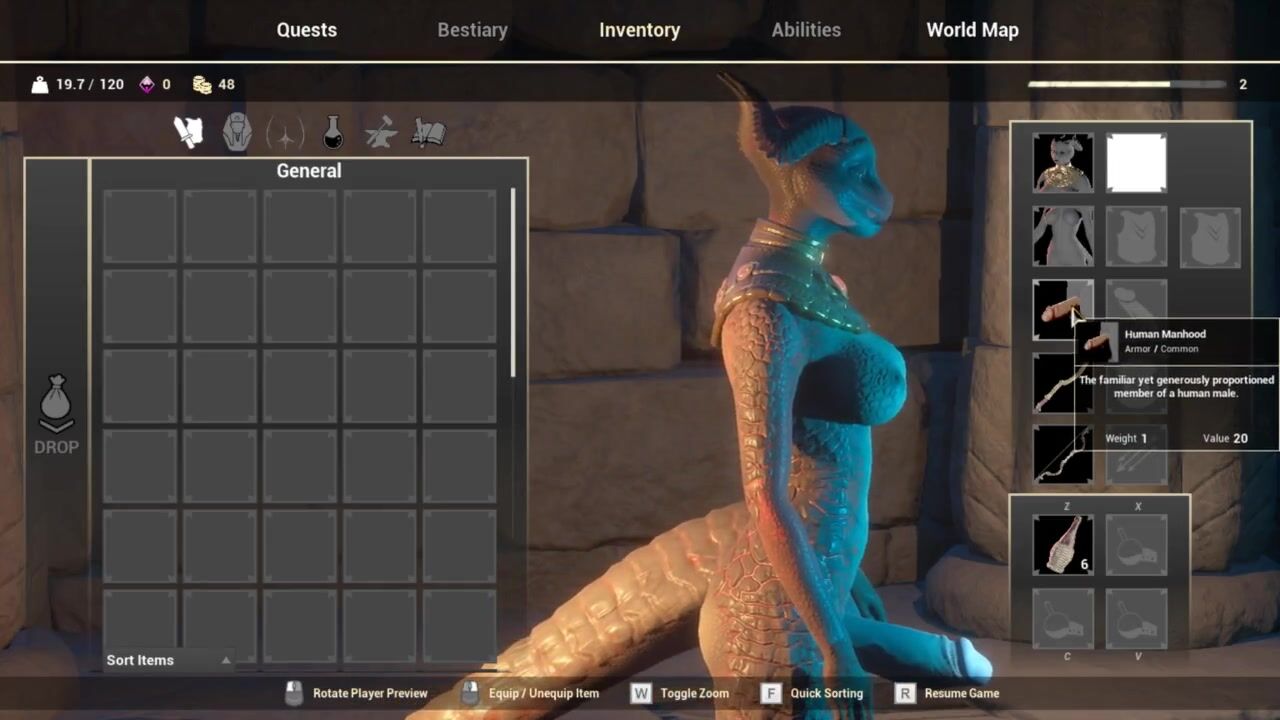The width and height of the screenshot is (1280, 720).
Task: Click the equipped bow weapon slot
Action: pos(1062,454)
